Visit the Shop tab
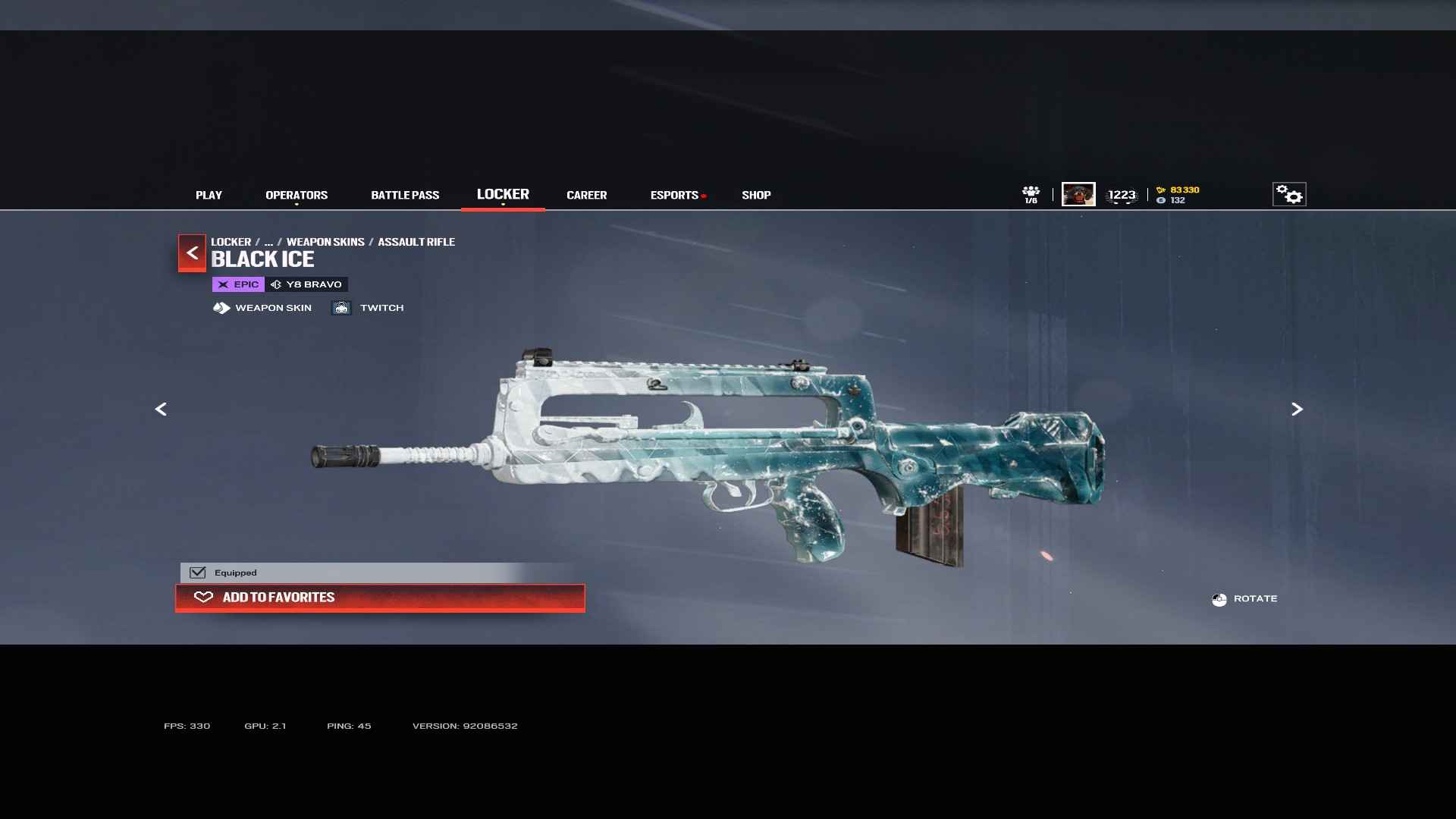This screenshot has width=1456, height=819. tap(756, 195)
